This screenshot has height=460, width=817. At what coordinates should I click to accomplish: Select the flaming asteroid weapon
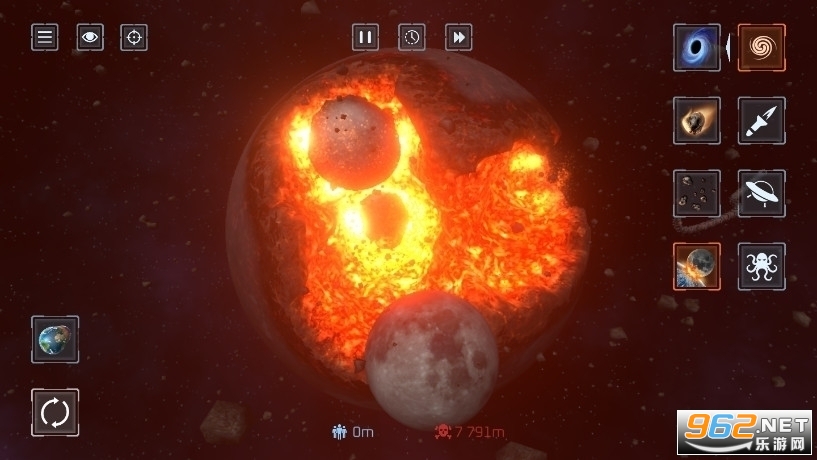tap(697, 121)
